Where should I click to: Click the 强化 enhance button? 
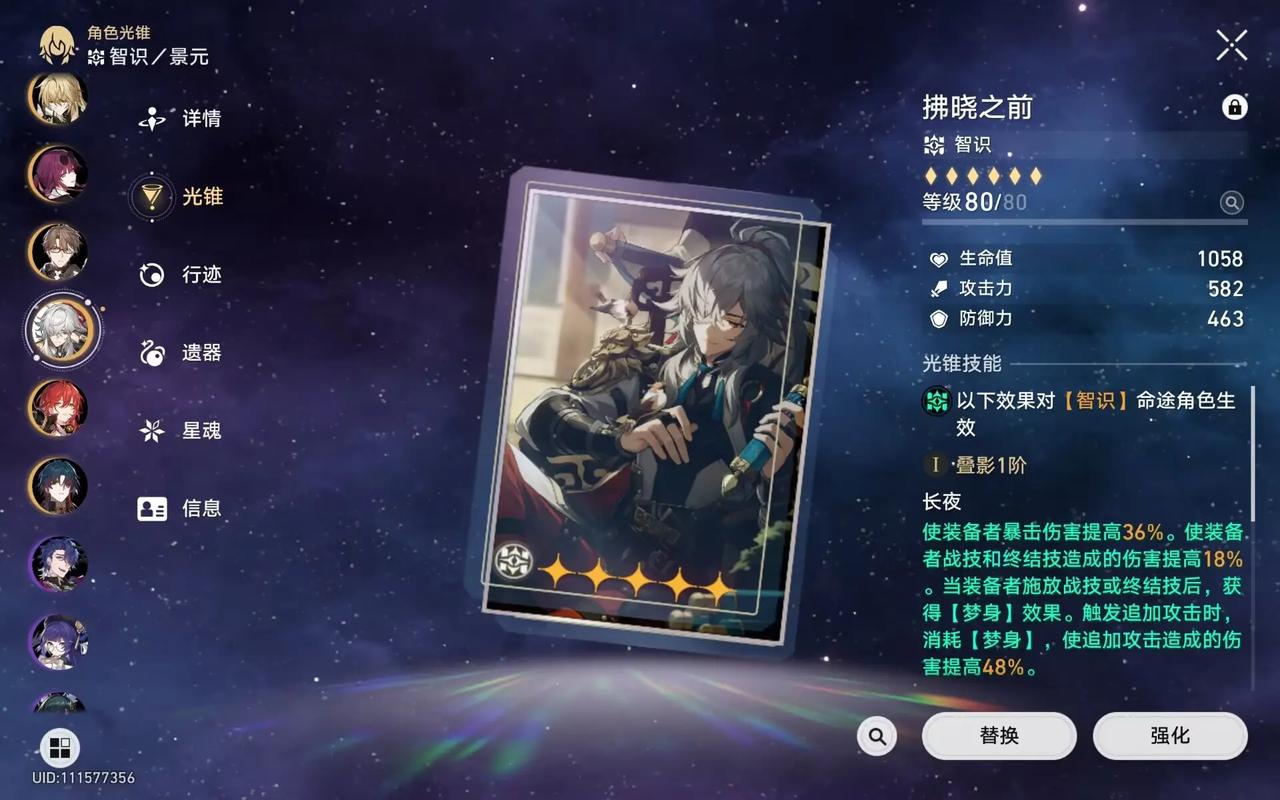tap(1170, 736)
